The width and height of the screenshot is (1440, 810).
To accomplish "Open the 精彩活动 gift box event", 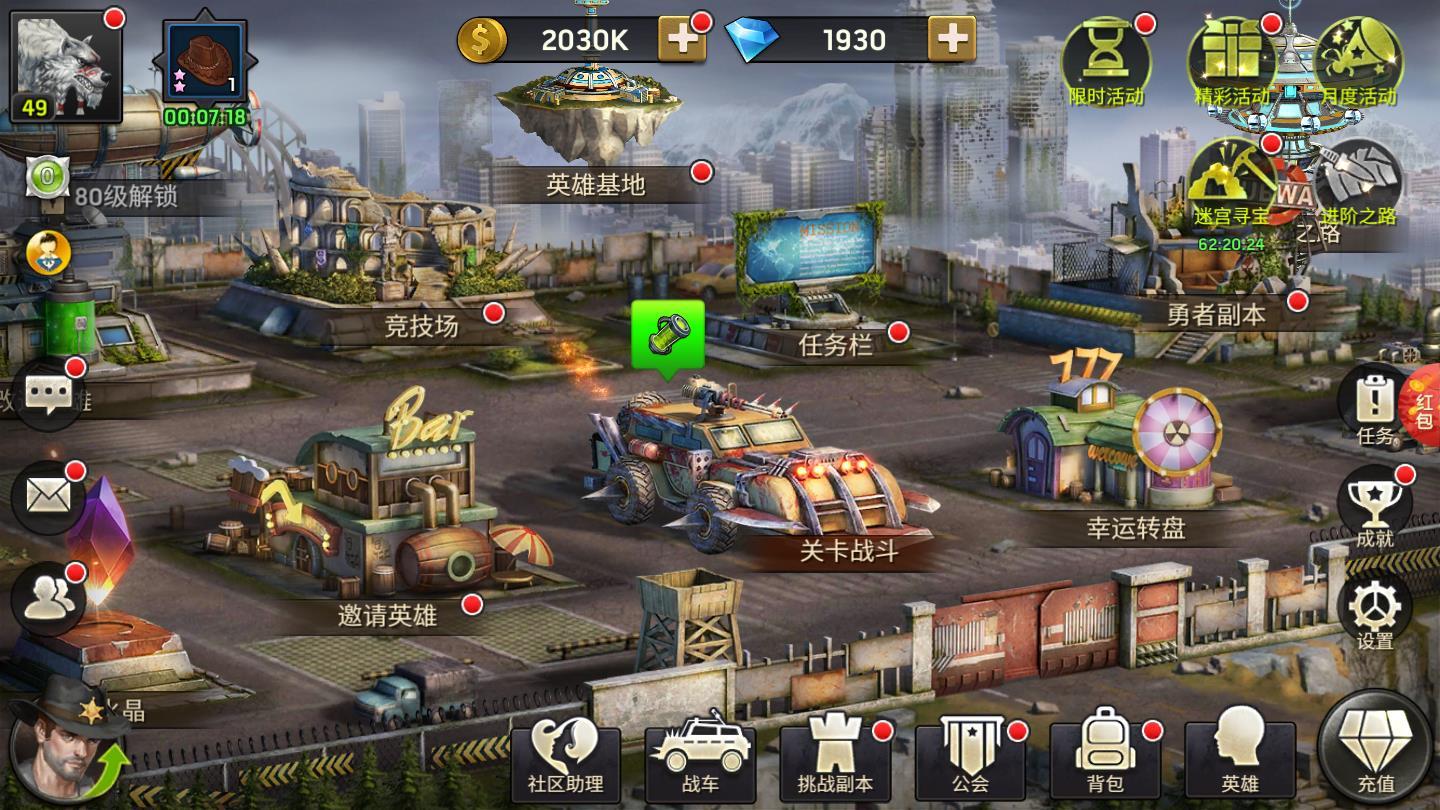I will click(1231, 60).
